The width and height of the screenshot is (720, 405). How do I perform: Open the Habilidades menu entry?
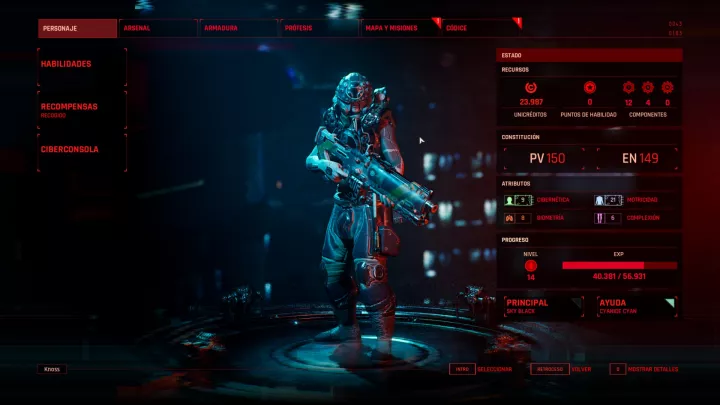[82, 64]
